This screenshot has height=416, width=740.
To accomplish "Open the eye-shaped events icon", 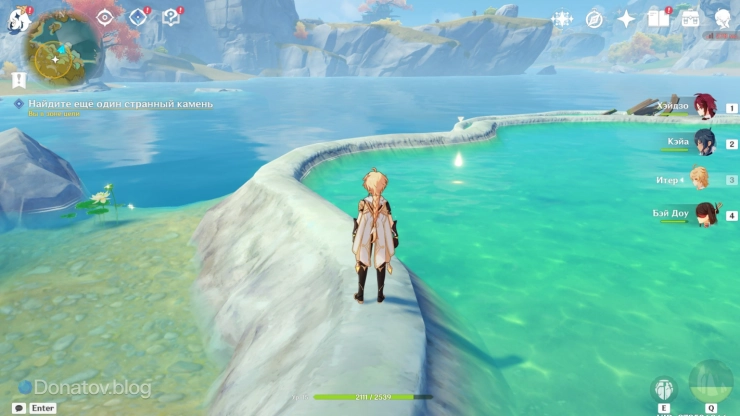I will [x=104, y=17].
